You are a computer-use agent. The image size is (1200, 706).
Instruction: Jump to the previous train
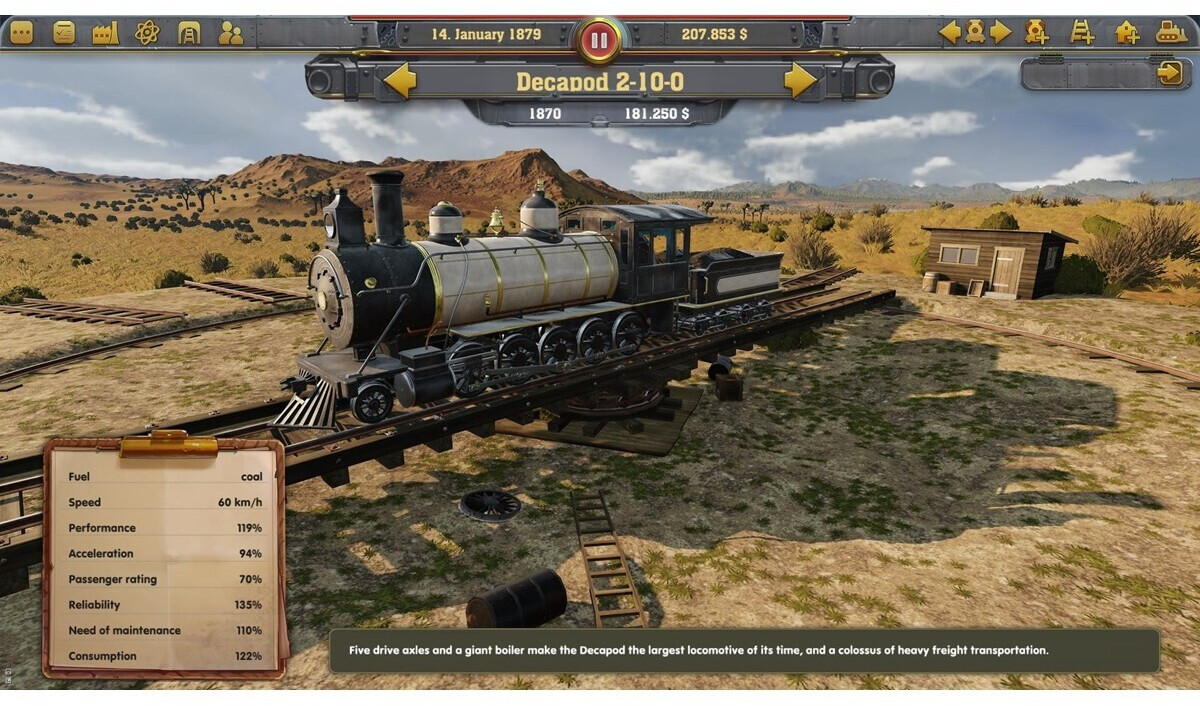coord(949,32)
